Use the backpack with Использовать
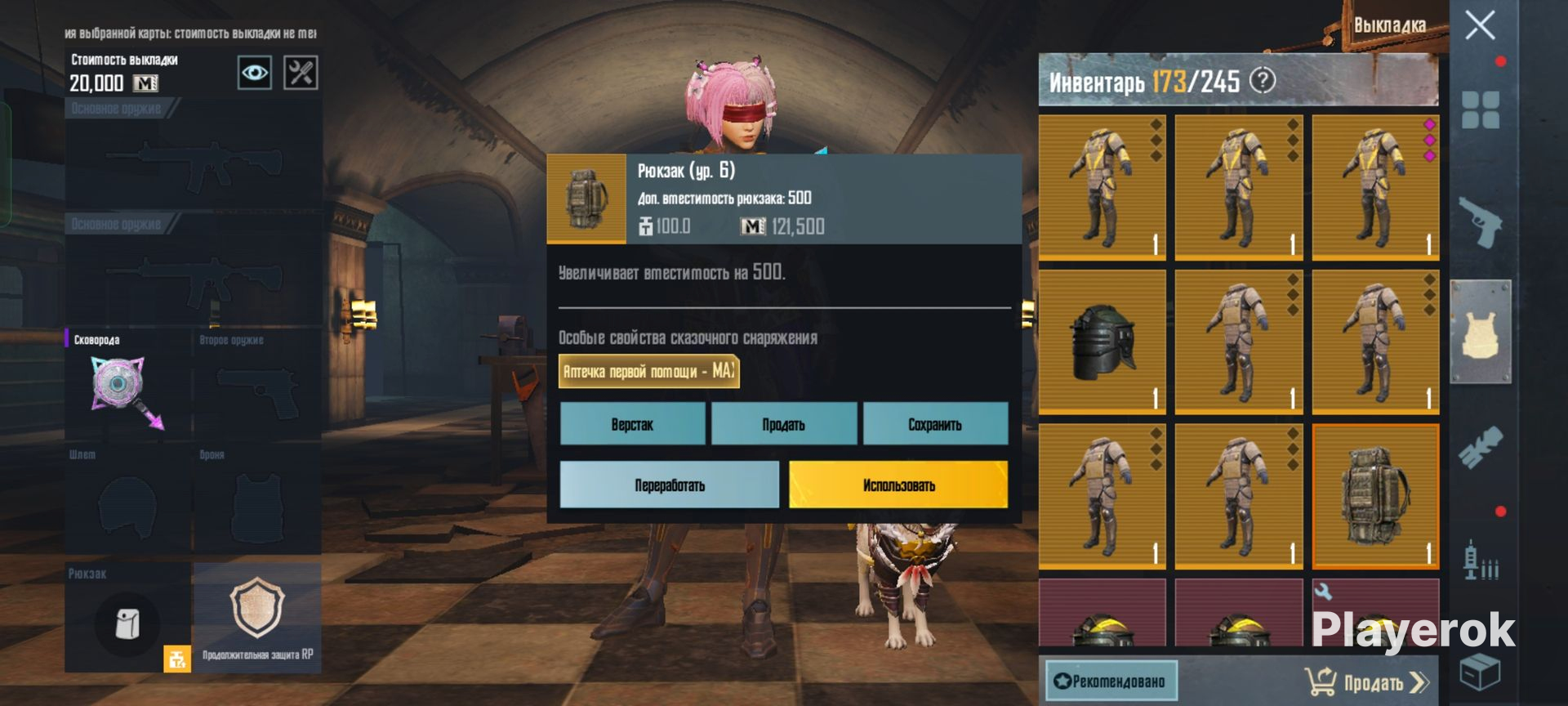This screenshot has height=706, width=1568. (898, 485)
